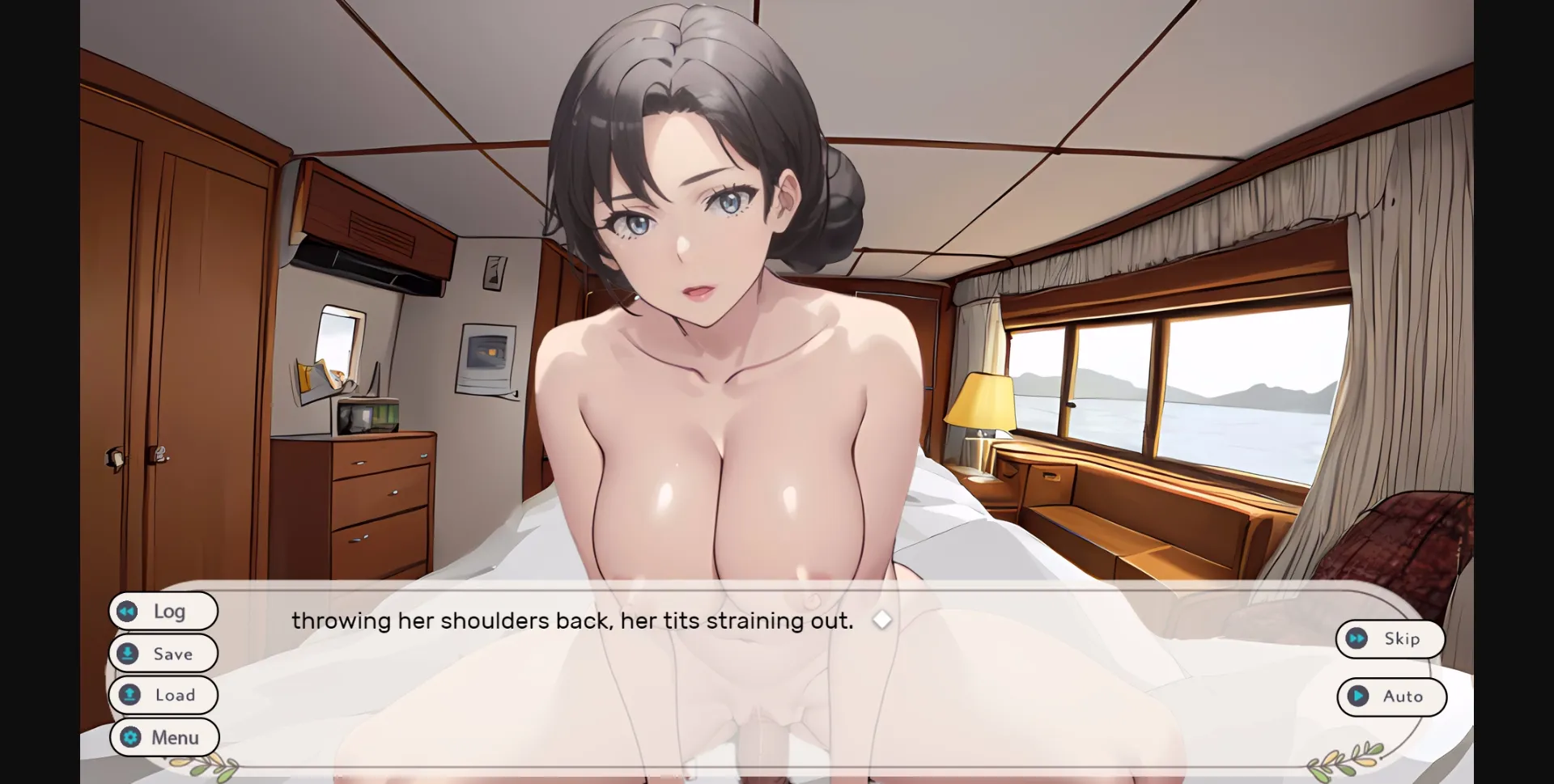Click the upload icon on the Load button
1554x784 pixels.
(128, 695)
